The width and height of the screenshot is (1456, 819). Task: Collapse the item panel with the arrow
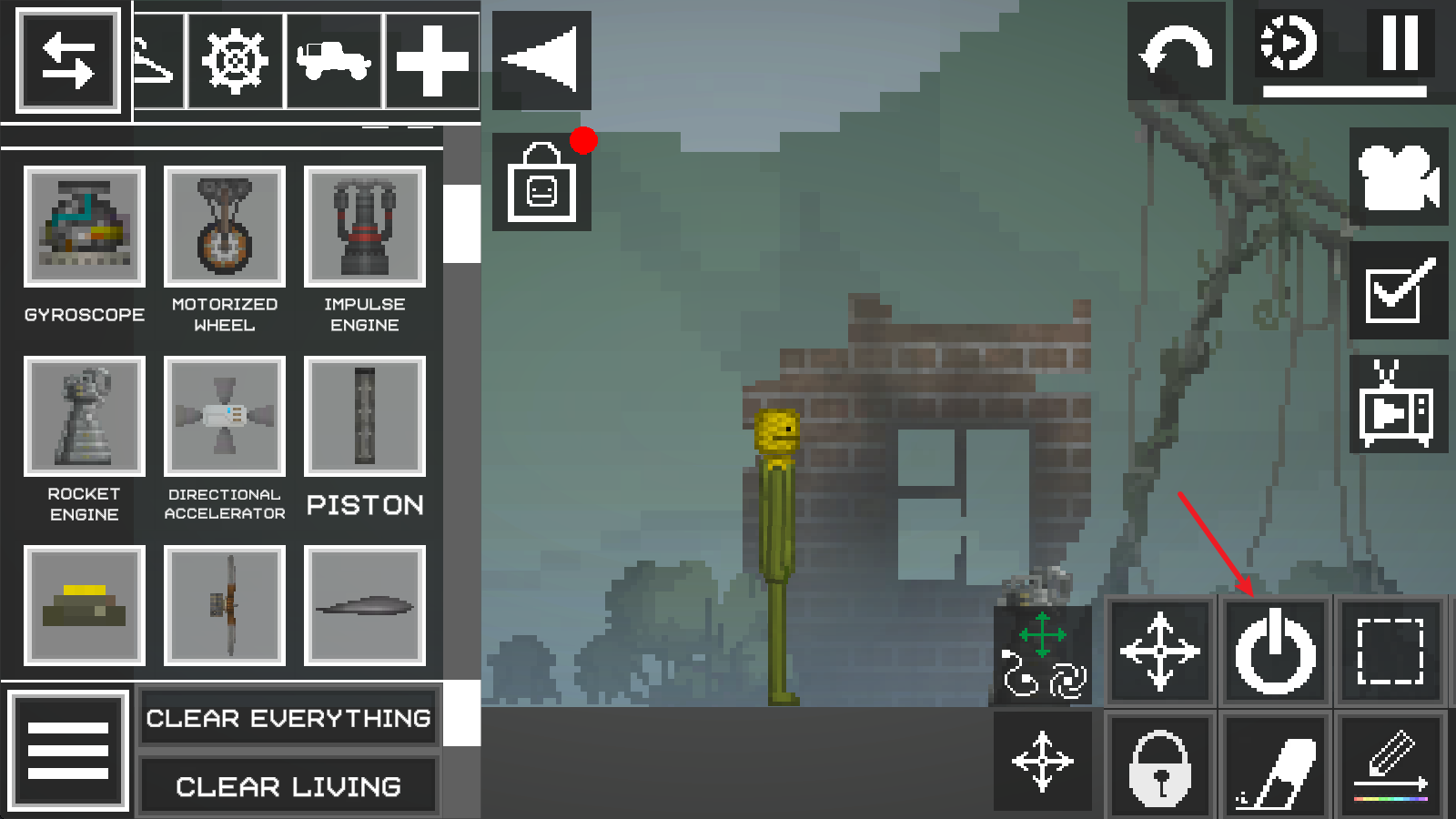pyautogui.click(x=541, y=60)
